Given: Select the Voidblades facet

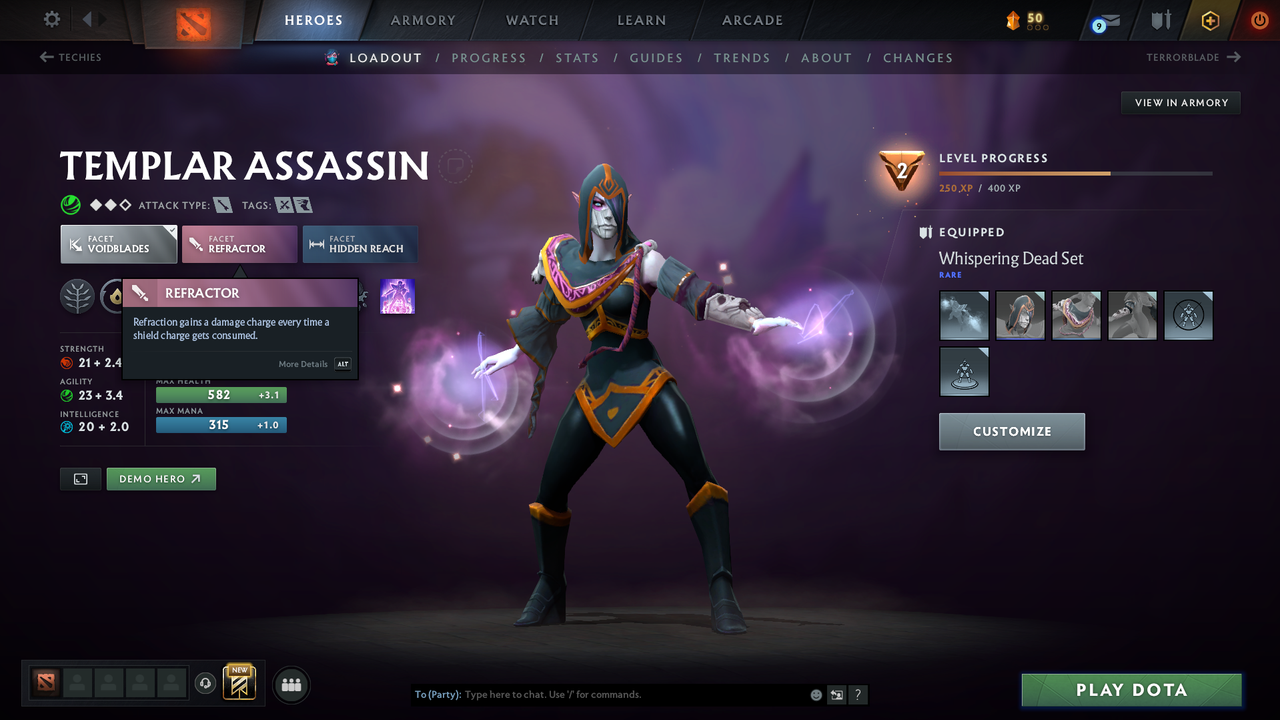Looking at the screenshot, I should coord(118,244).
